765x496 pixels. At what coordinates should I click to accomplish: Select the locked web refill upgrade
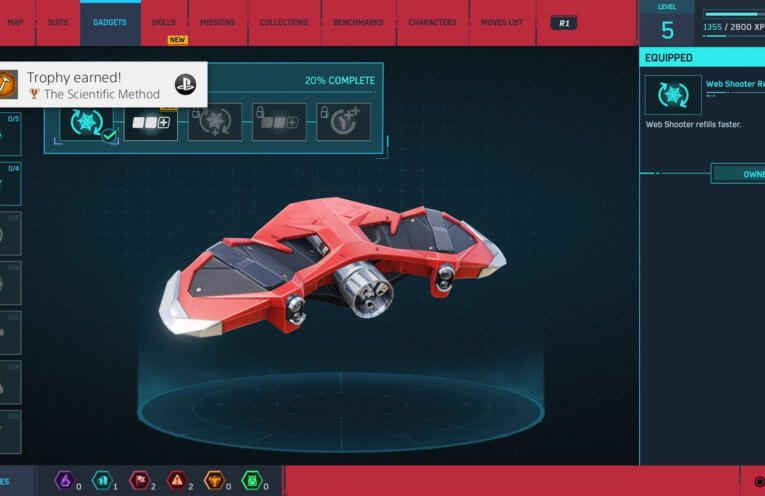[x=215, y=122]
